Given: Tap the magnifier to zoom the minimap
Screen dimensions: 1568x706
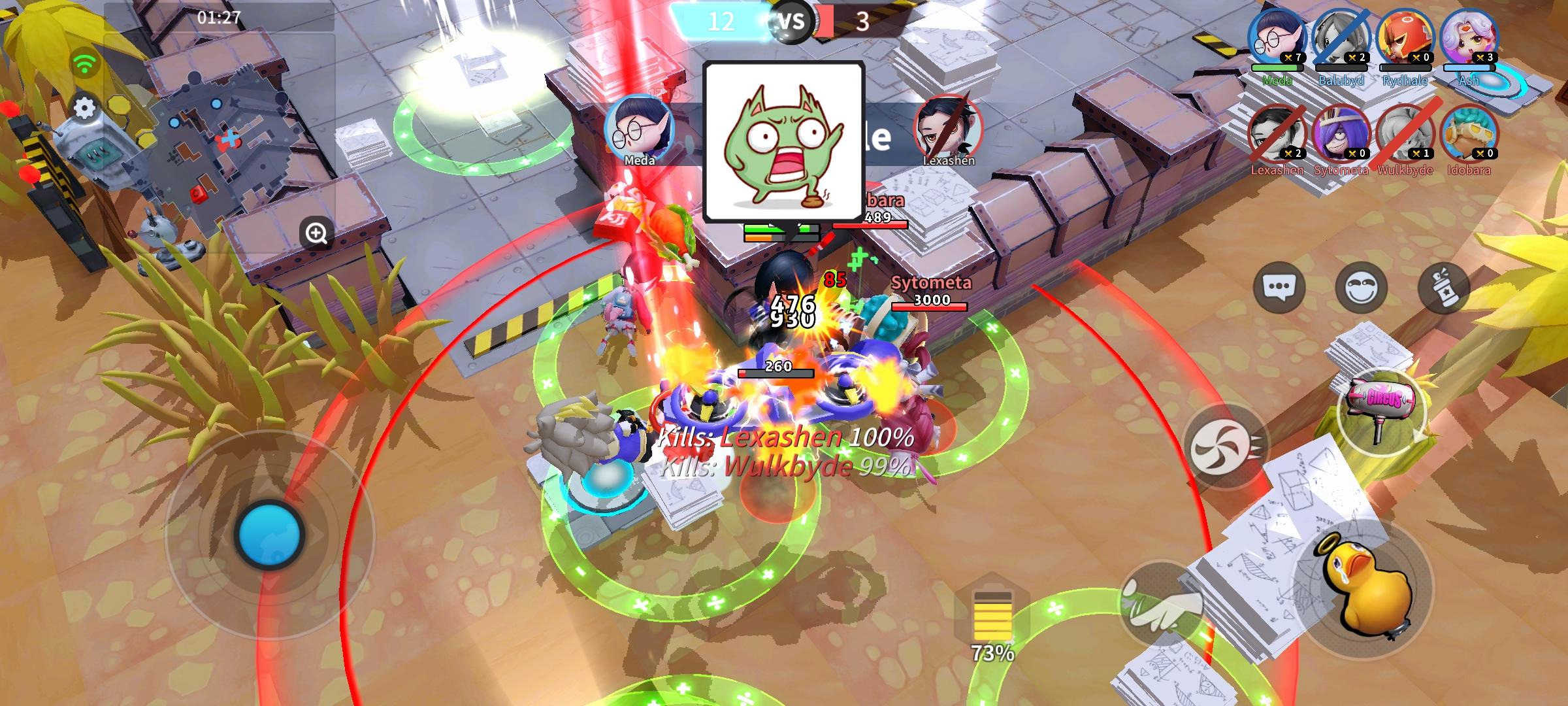Looking at the screenshot, I should 316,232.
